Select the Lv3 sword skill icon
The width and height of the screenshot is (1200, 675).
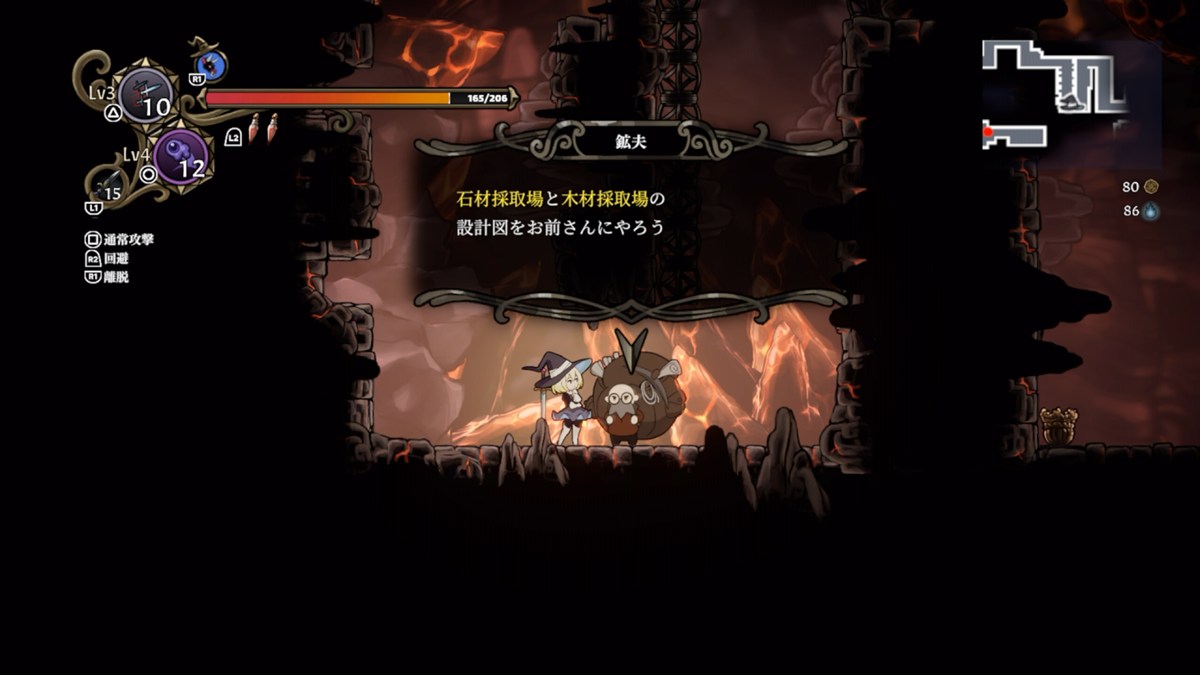coord(146,96)
